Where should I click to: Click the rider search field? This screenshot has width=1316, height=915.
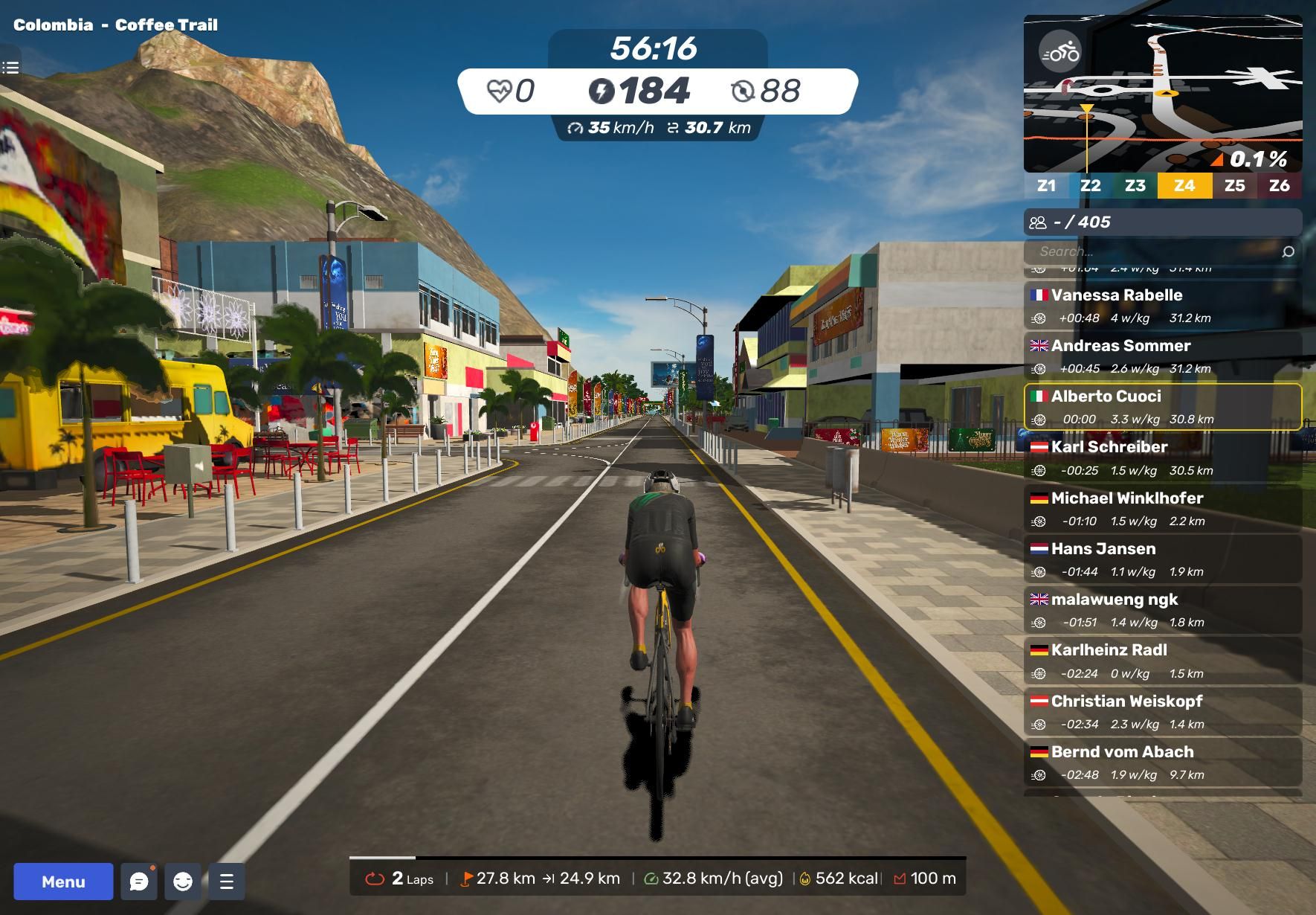coord(1152,251)
